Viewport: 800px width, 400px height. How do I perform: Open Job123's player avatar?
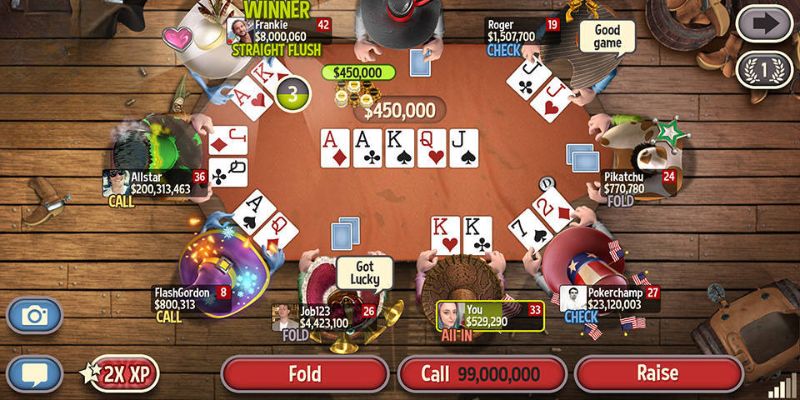285,317
